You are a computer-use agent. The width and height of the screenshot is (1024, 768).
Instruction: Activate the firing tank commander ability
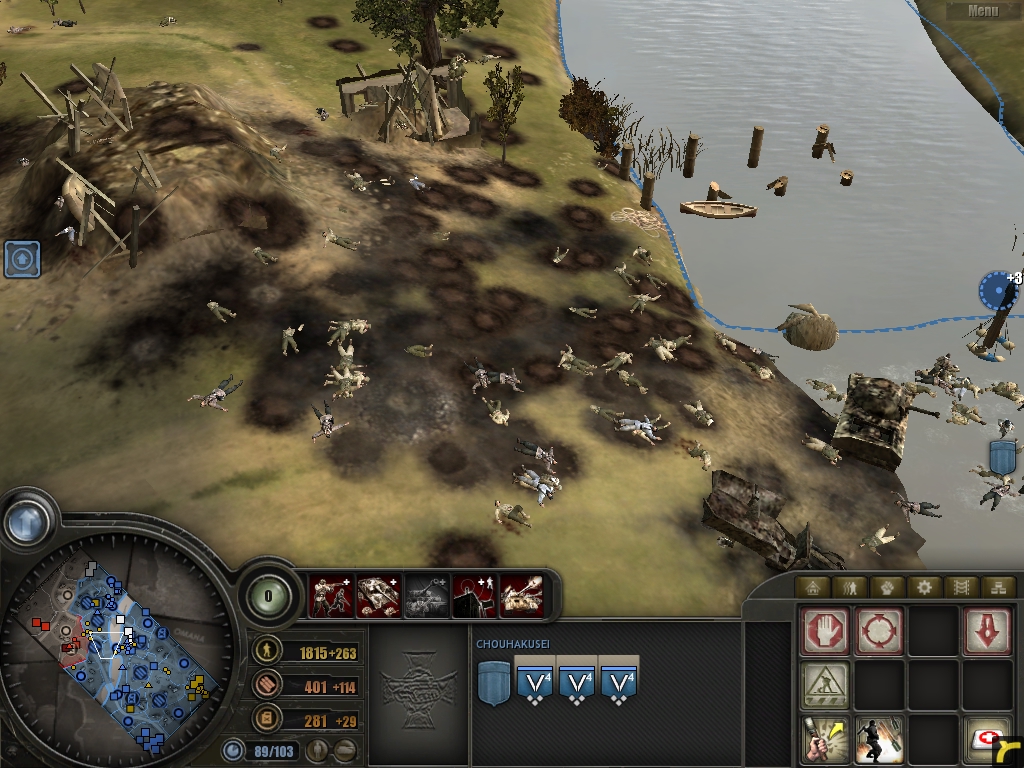521,595
